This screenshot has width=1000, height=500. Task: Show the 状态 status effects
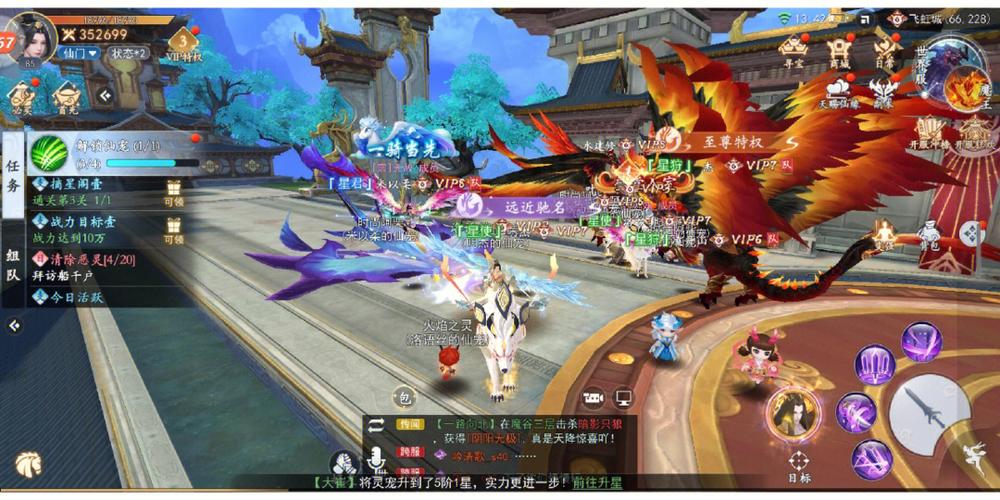coord(127,53)
